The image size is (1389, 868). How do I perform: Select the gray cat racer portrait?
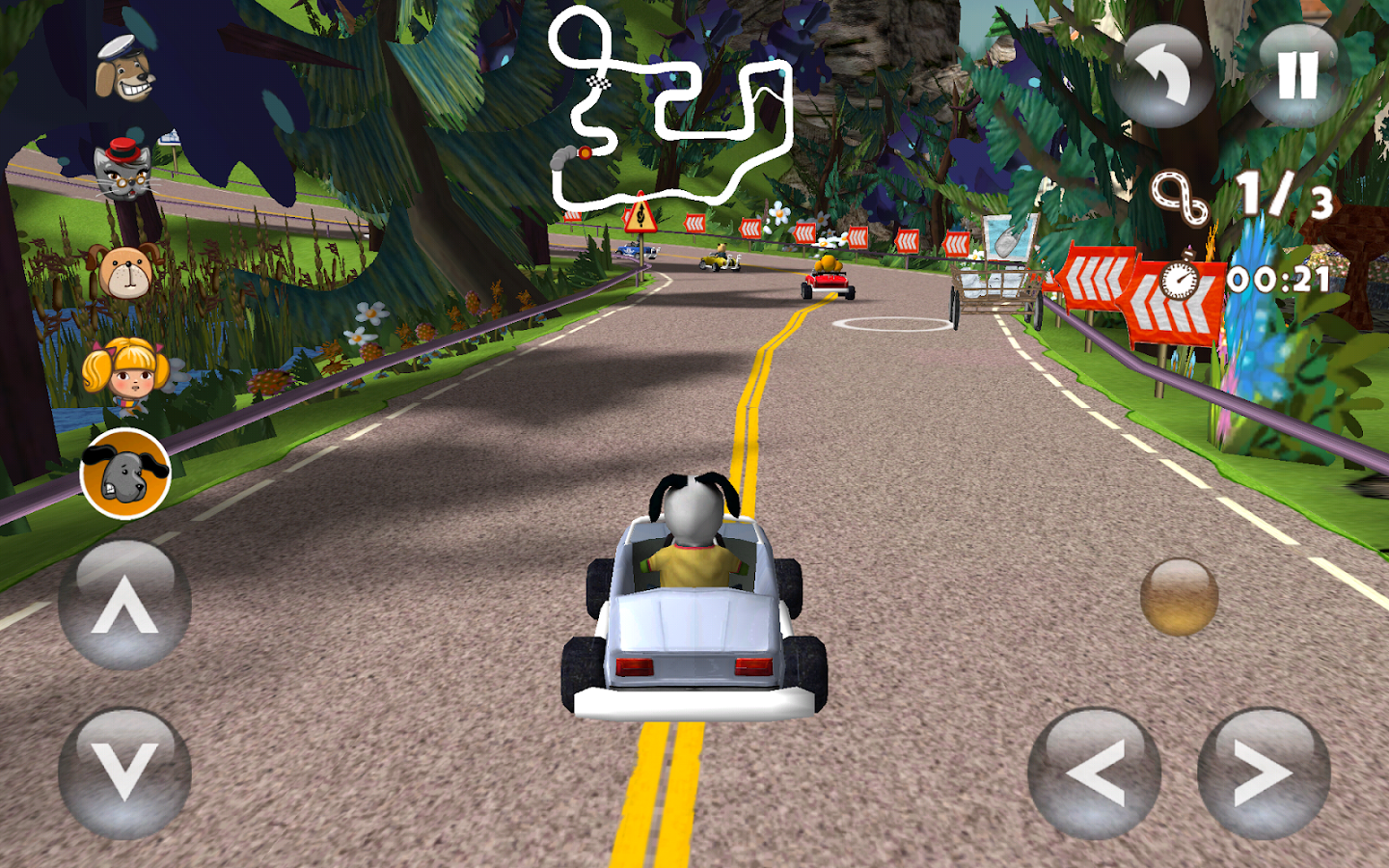point(123,169)
